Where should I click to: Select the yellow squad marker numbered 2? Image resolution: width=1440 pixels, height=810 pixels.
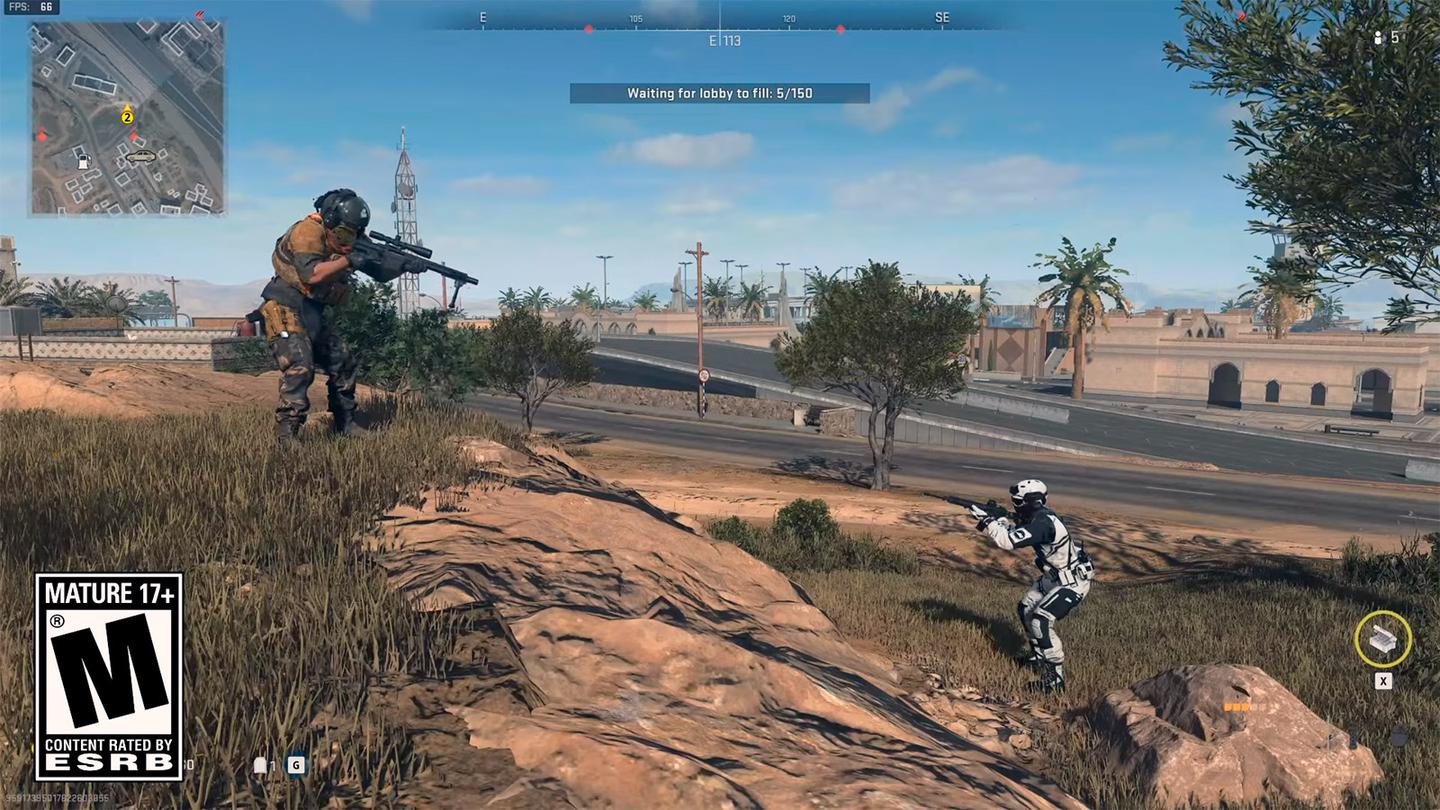(127, 116)
